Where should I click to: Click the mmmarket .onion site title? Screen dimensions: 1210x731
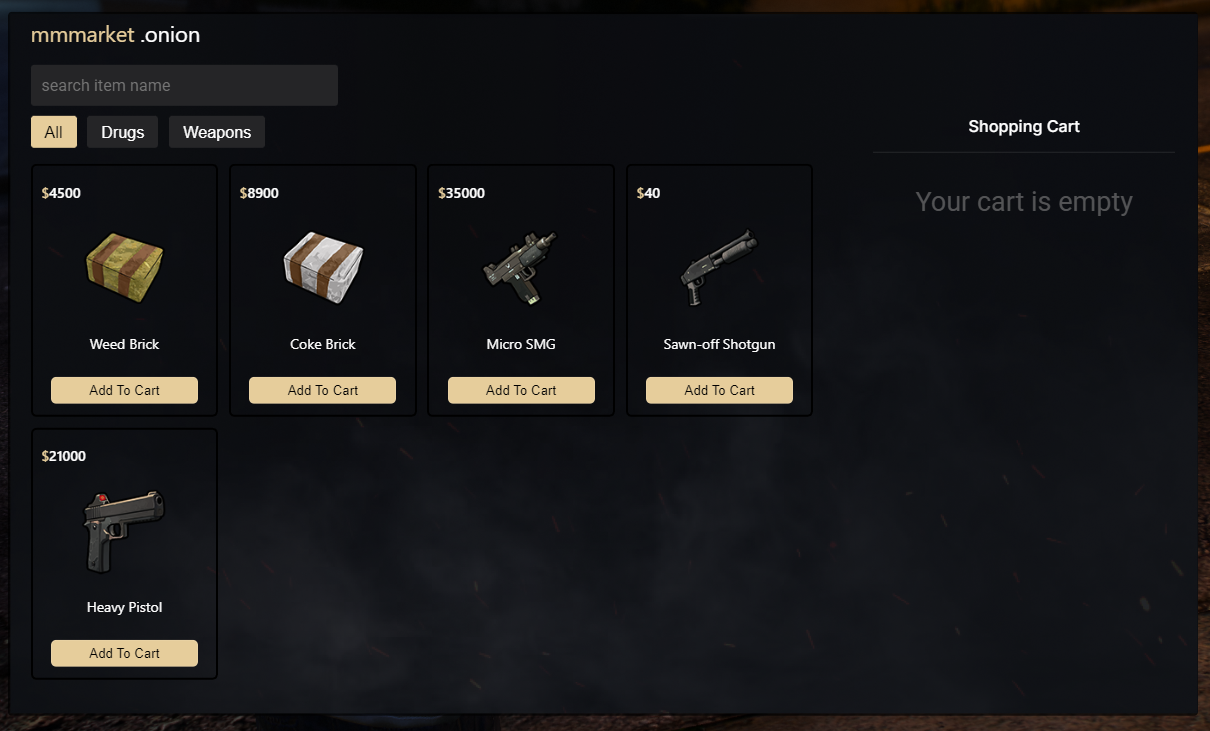(115, 35)
